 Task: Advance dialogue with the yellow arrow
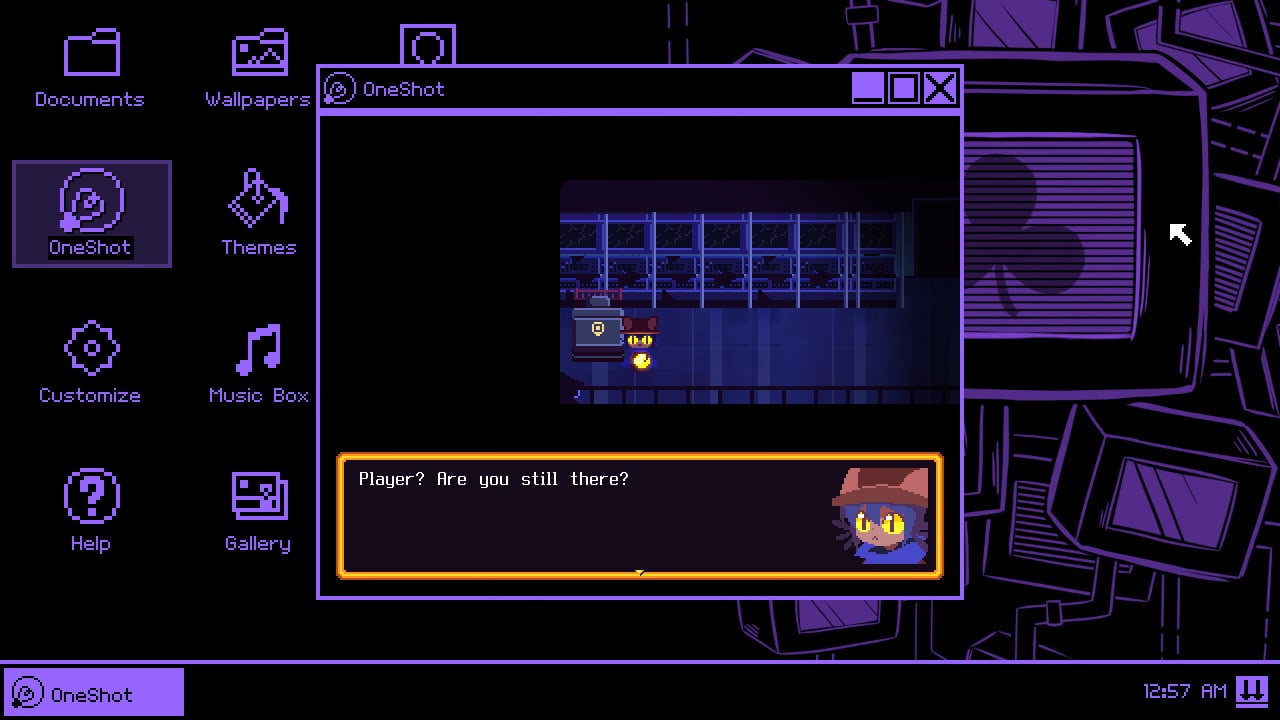[x=639, y=573]
